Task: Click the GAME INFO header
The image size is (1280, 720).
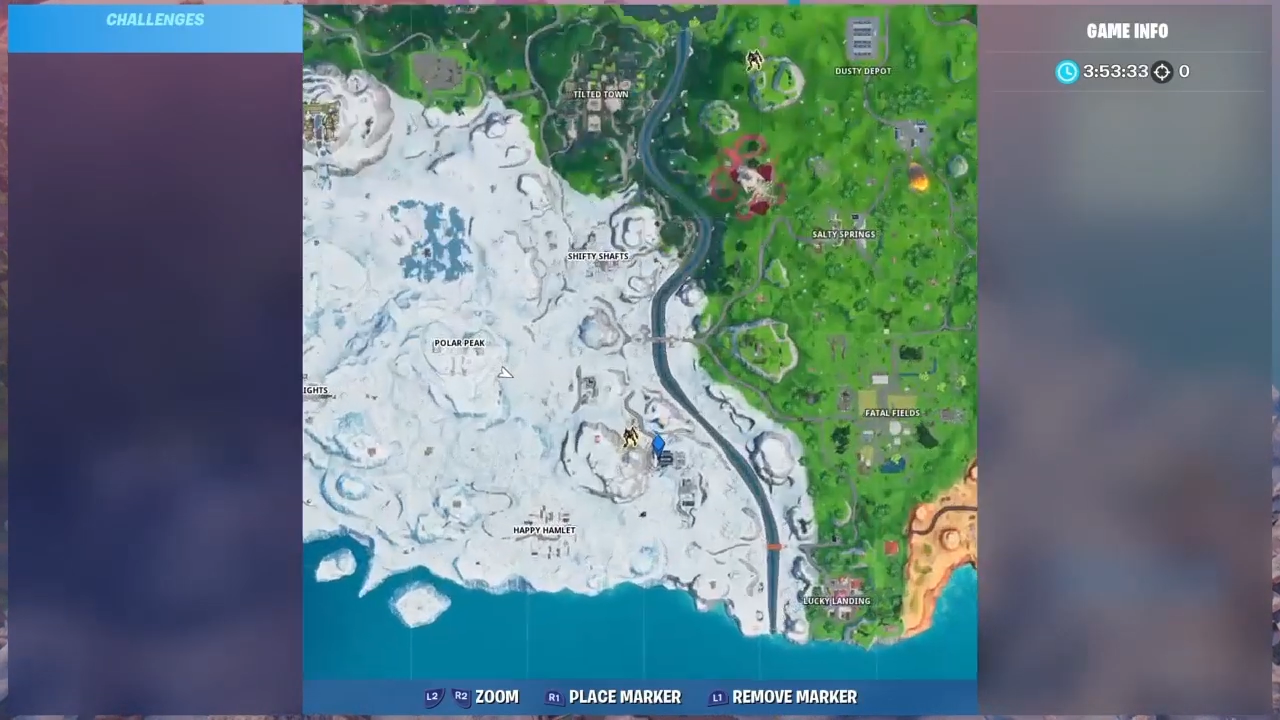Action: [x=1127, y=31]
